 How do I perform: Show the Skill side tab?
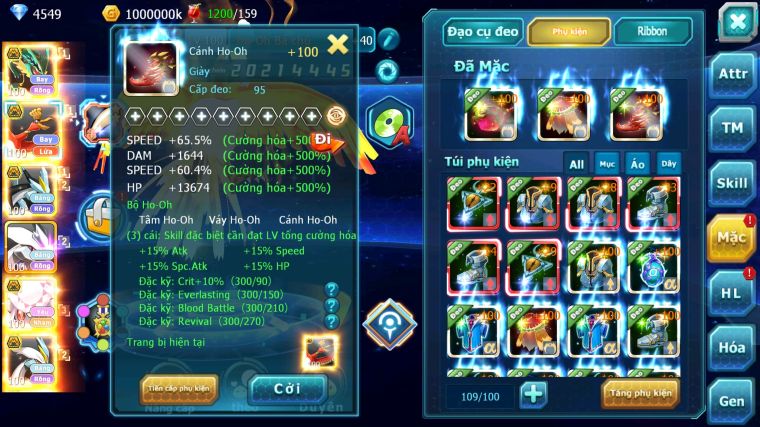click(734, 183)
